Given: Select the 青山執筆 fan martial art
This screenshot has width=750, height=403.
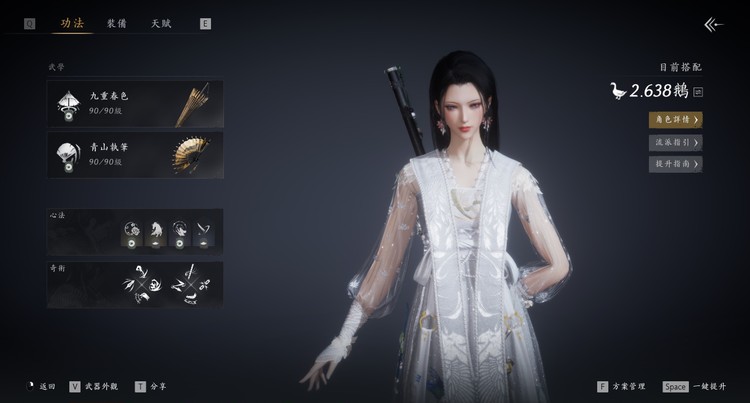Looking at the screenshot, I should tap(135, 154).
